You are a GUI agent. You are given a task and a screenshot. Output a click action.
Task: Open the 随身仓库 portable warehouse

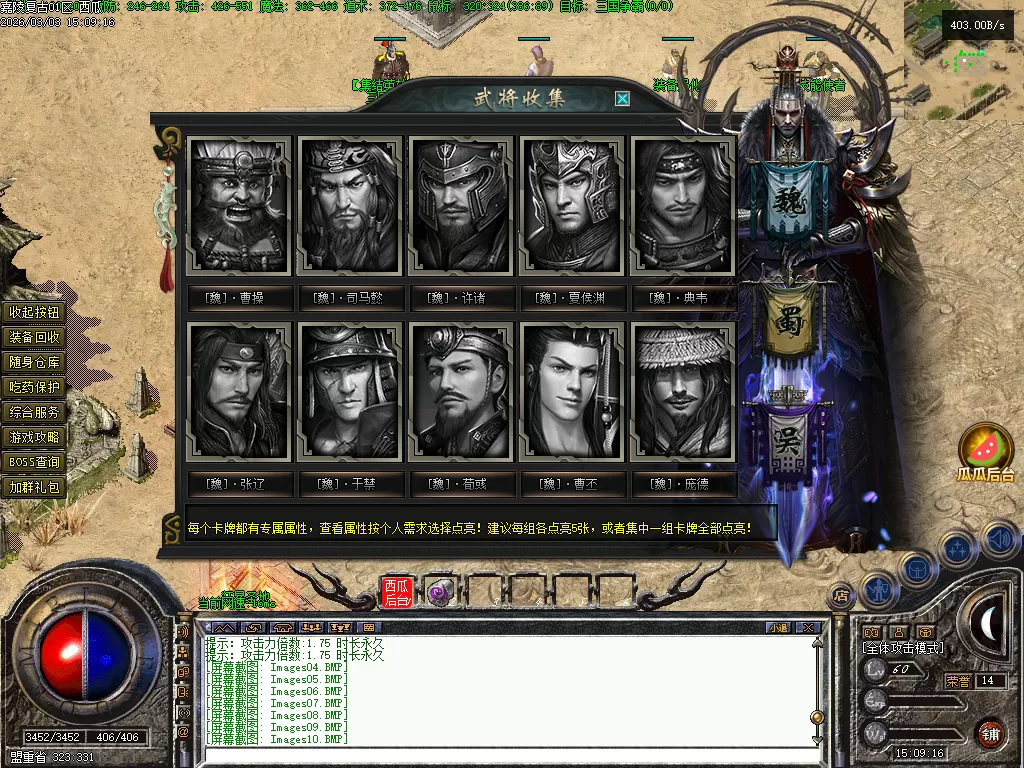pyautogui.click(x=35, y=362)
